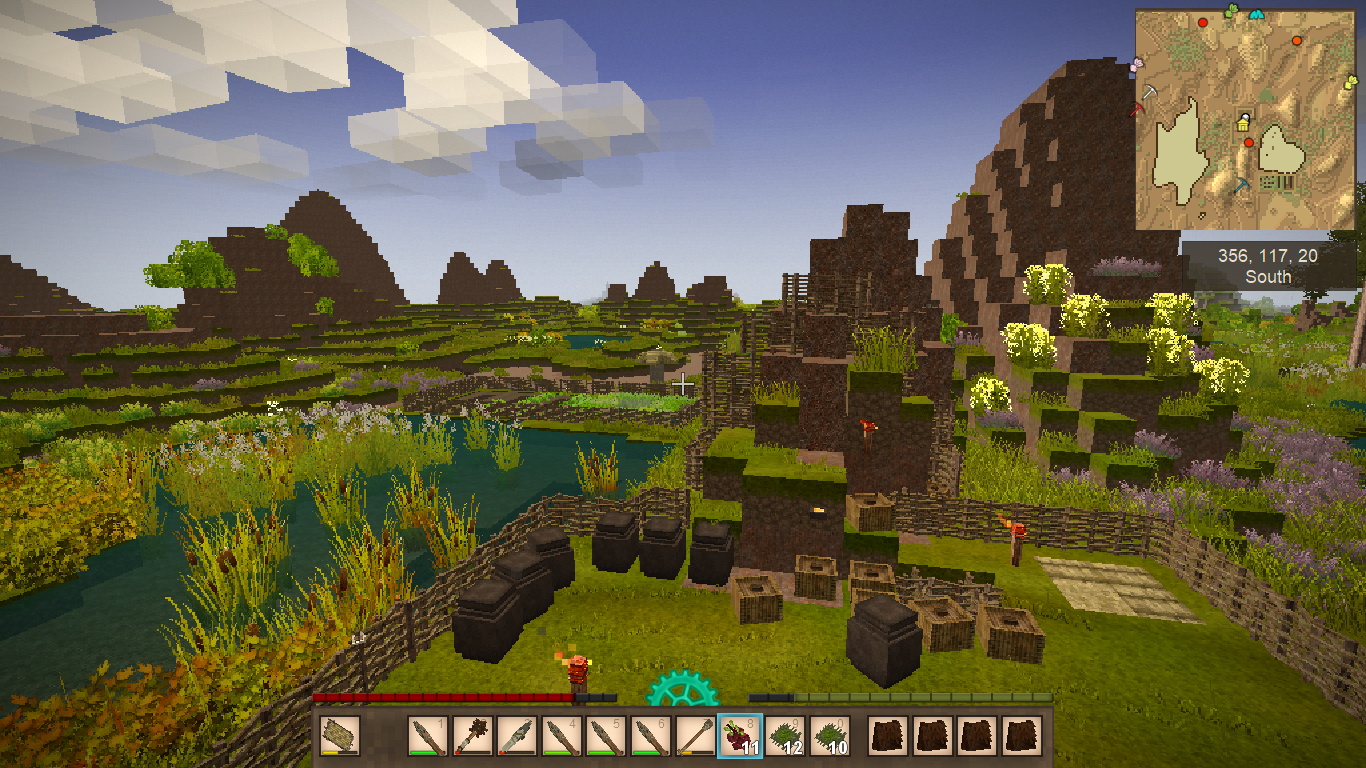Viewport: 1366px width, 768px height.
Task: Select hotbar slot number 5
Action: pyautogui.click(x=606, y=737)
